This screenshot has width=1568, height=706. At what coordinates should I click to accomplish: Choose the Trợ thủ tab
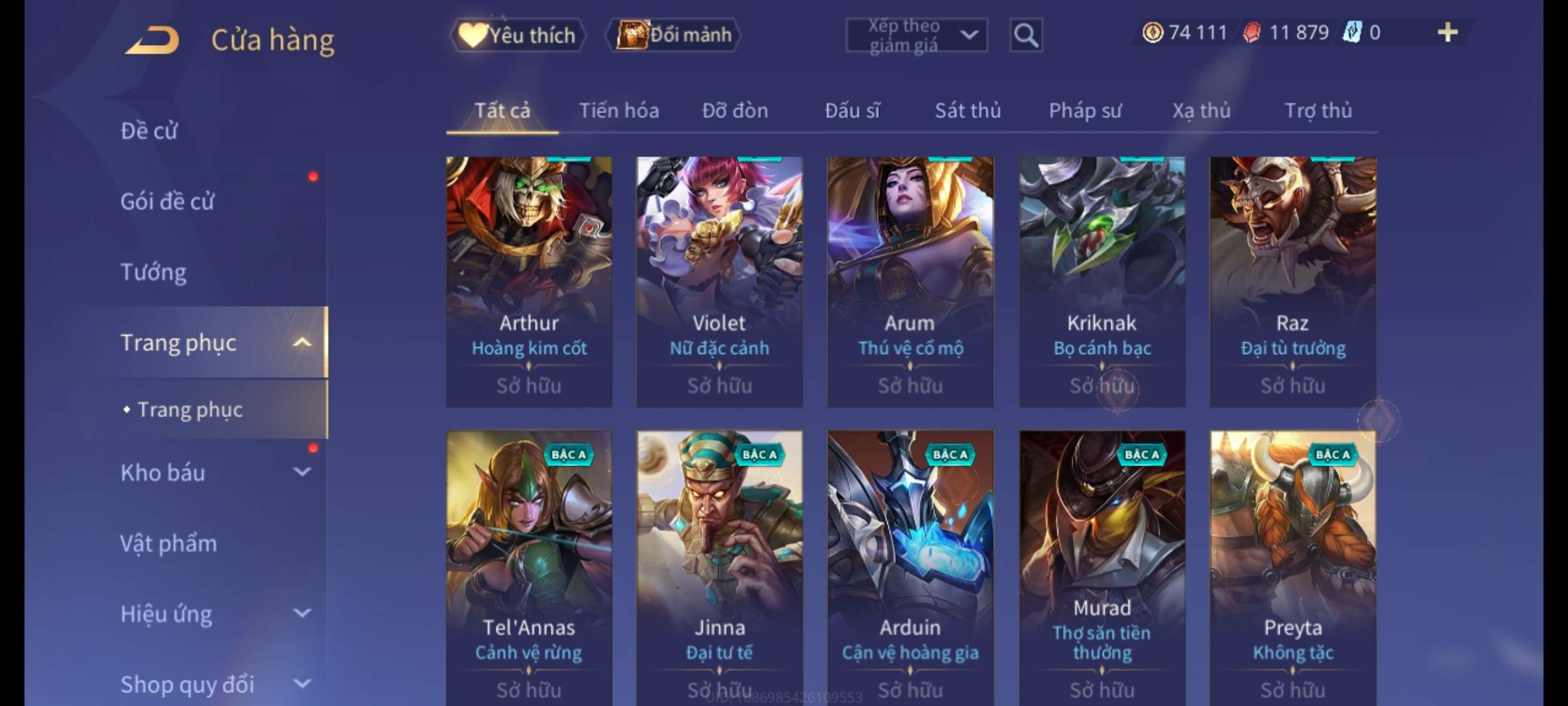[x=1318, y=111]
